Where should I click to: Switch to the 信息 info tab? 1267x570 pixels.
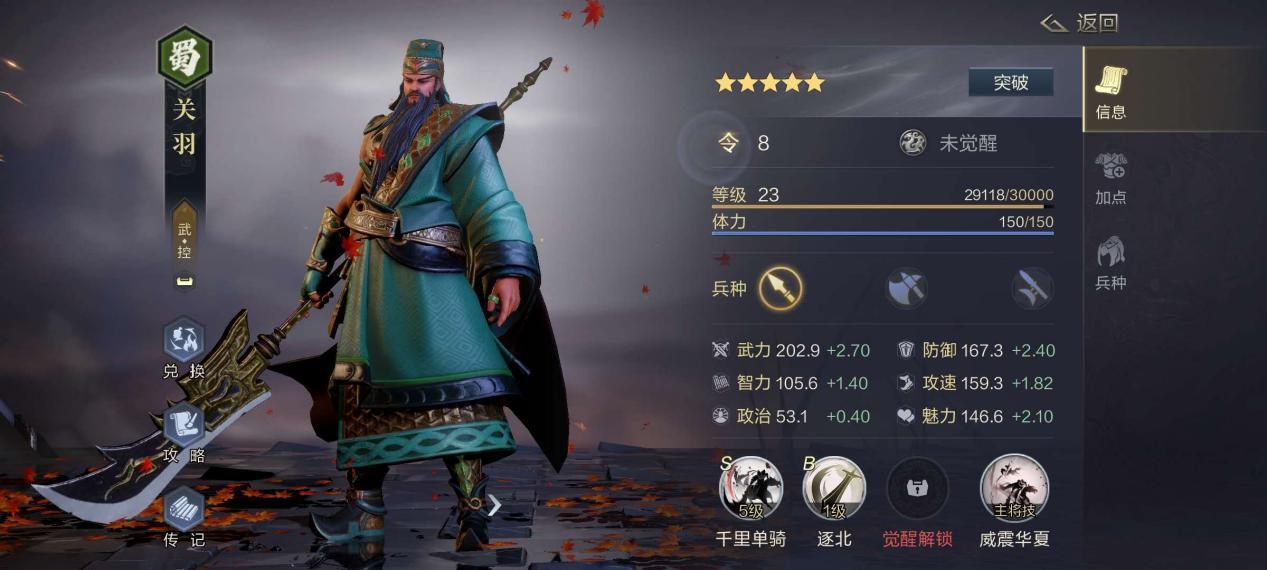1110,90
